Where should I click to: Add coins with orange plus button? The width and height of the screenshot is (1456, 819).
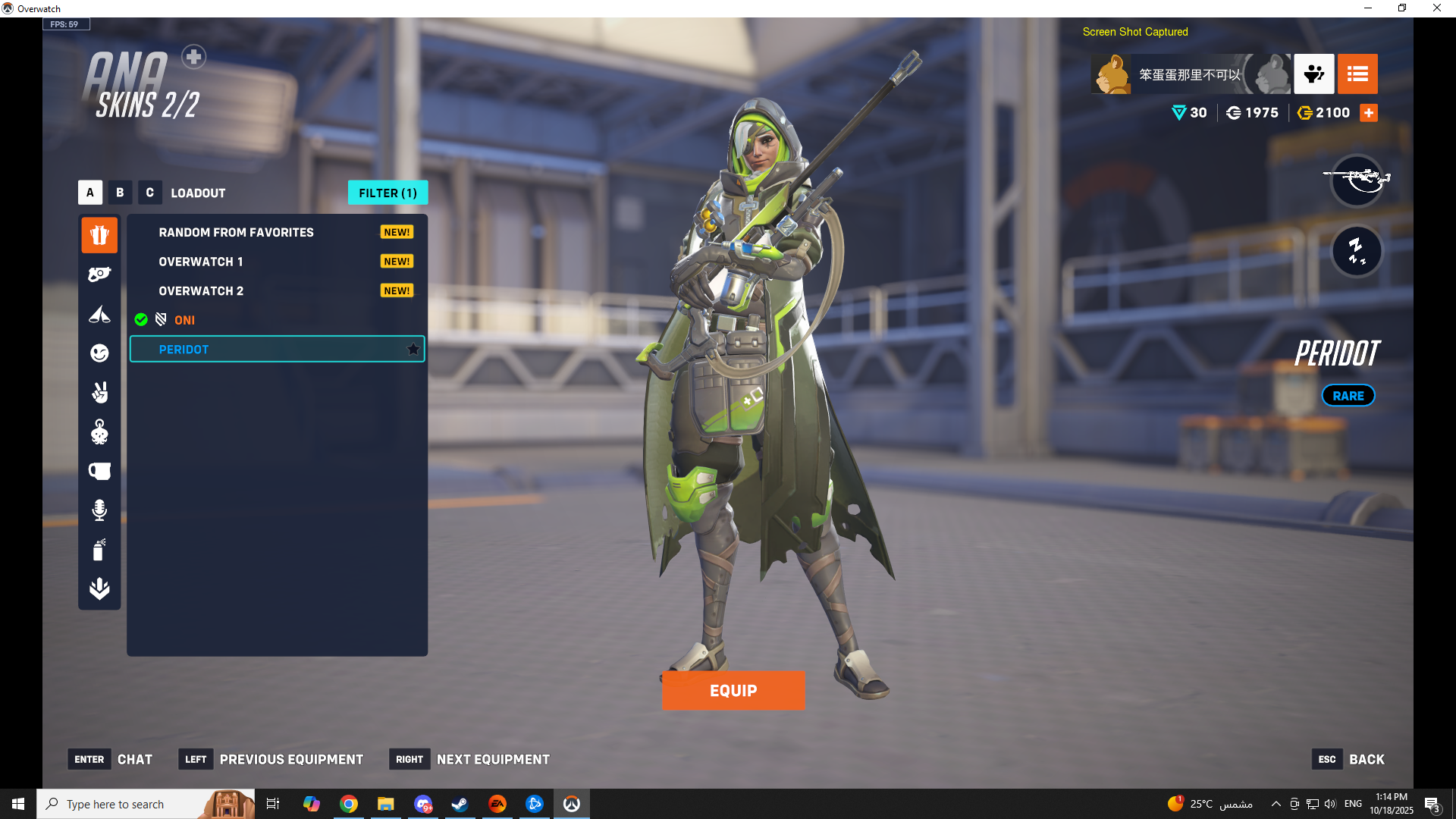coord(1369,113)
